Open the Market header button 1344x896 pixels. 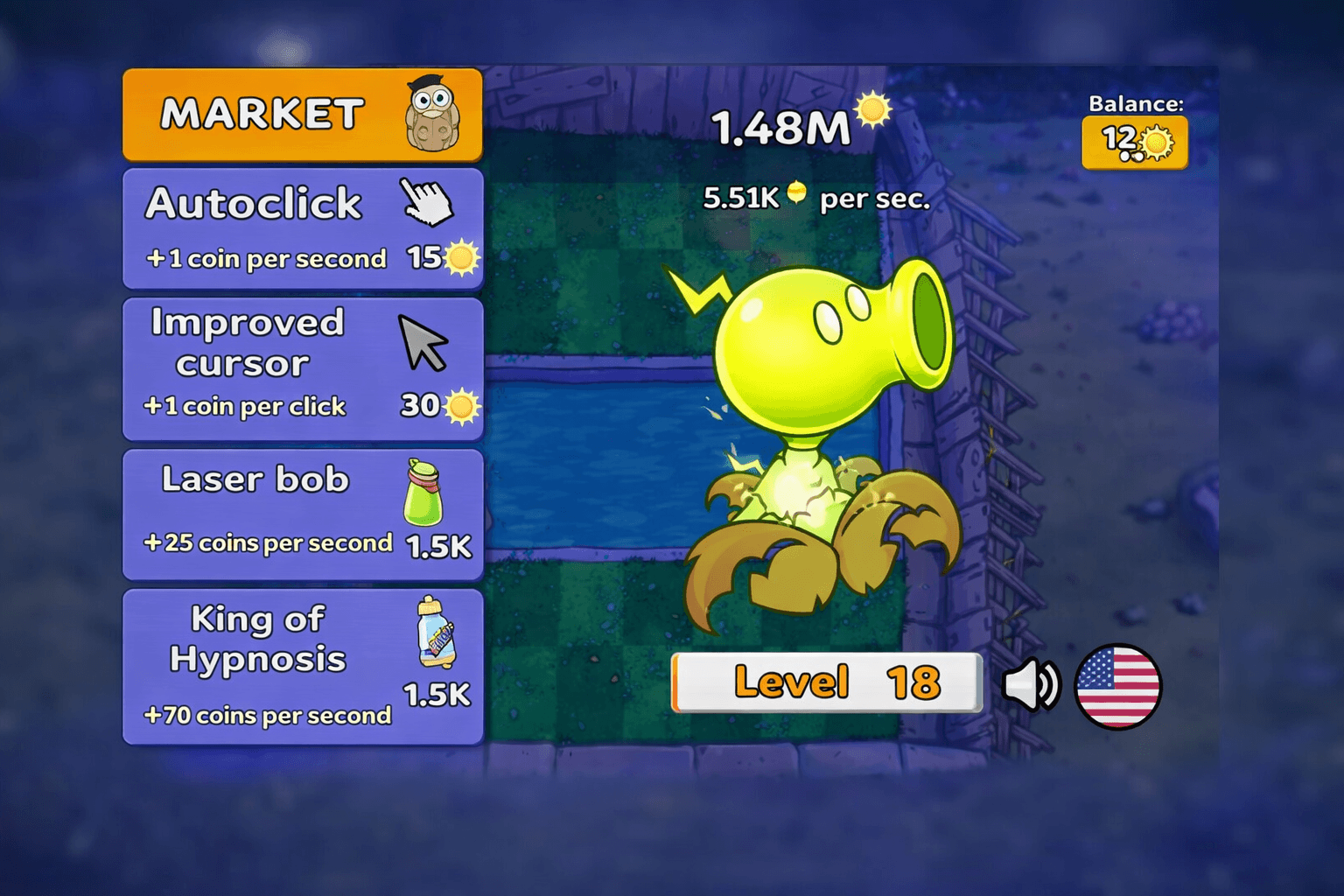302,115
